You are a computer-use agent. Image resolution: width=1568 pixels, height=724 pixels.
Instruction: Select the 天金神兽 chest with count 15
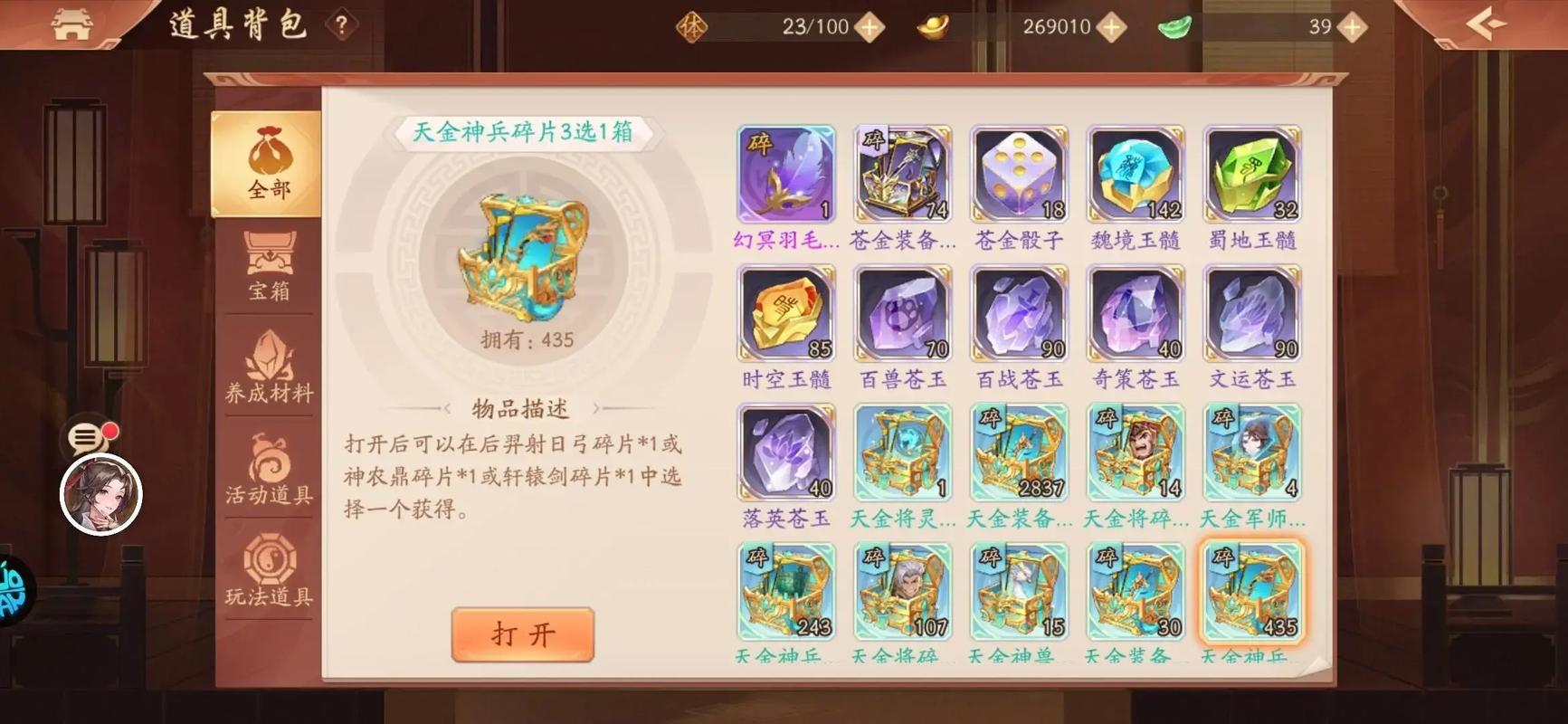(1018, 591)
